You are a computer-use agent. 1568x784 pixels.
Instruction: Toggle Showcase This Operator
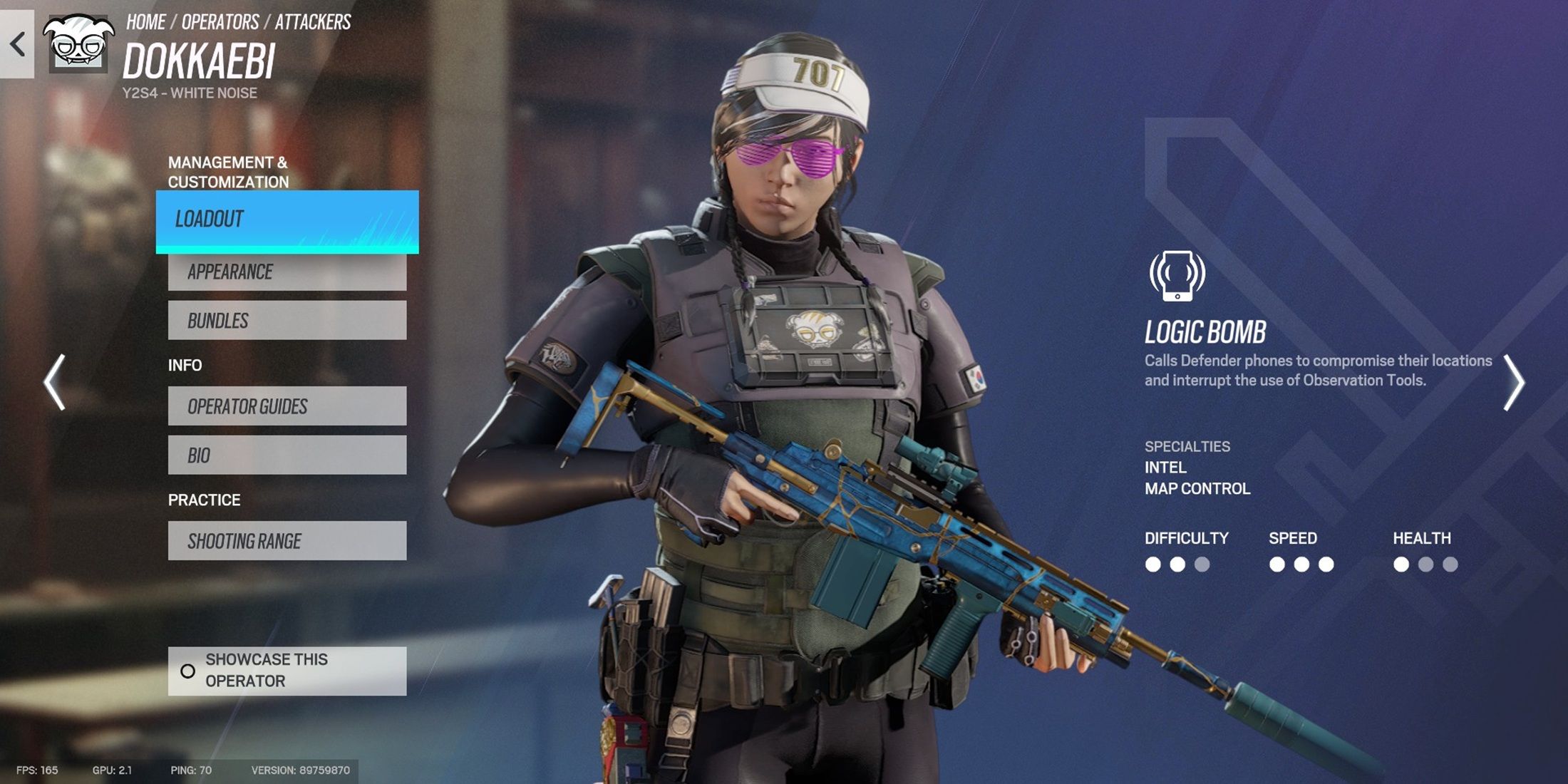pyautogui.click(x=287, y=671)
